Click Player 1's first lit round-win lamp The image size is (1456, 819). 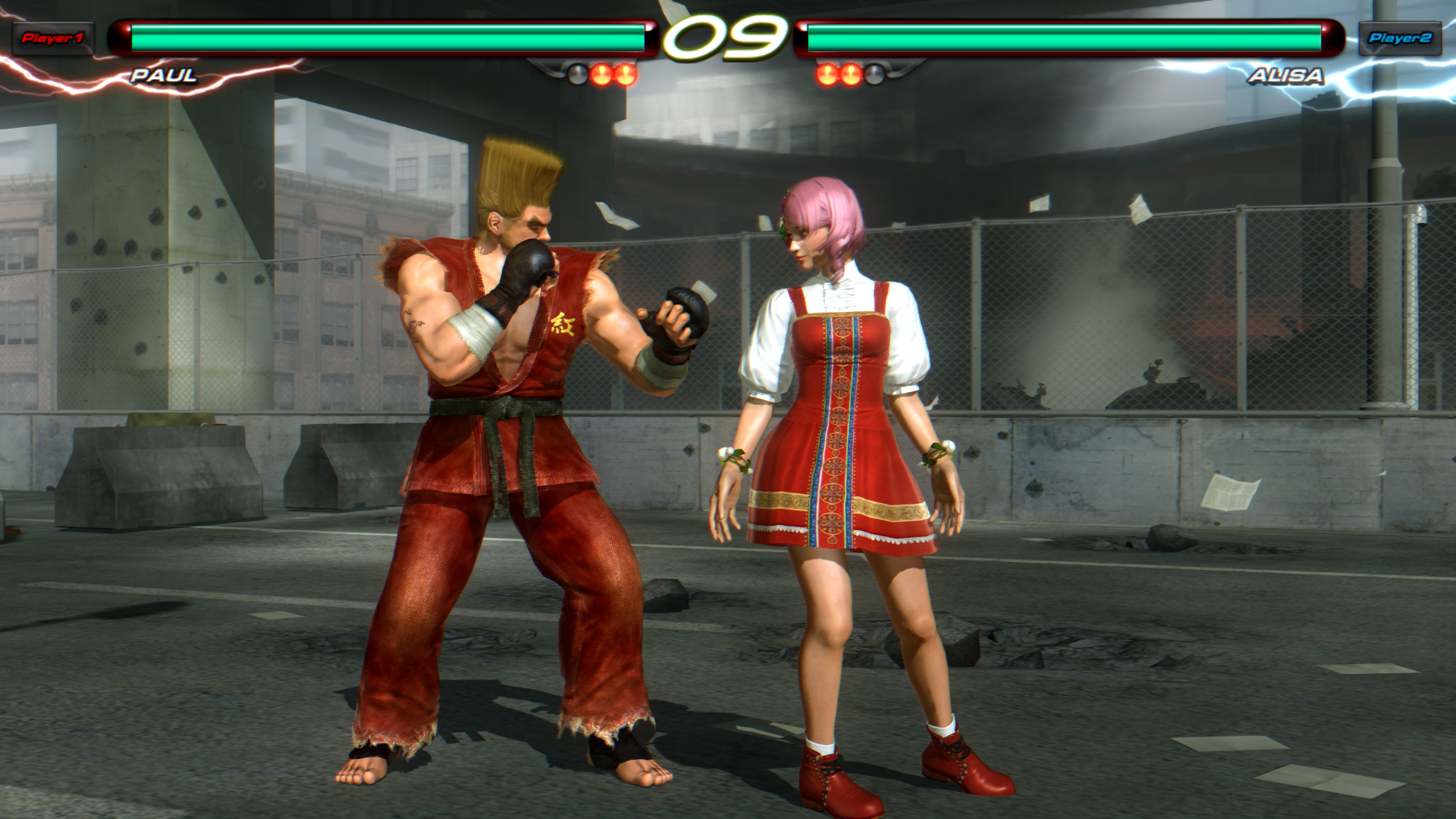coord(601,74)
